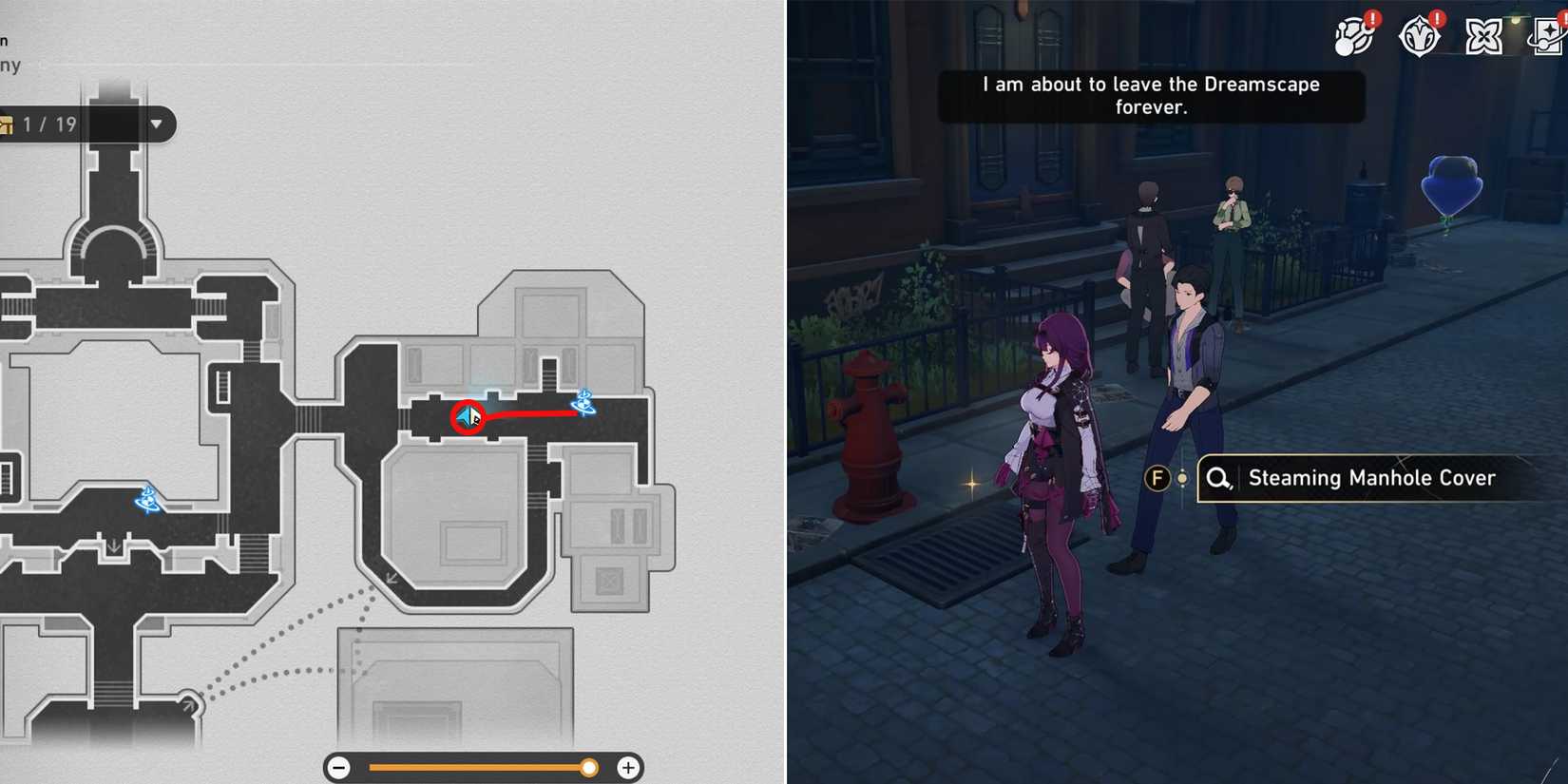The width and height of the screenshot is (1568, 784).
Task: Zoom in using the plus button
Action: point(627,766)
